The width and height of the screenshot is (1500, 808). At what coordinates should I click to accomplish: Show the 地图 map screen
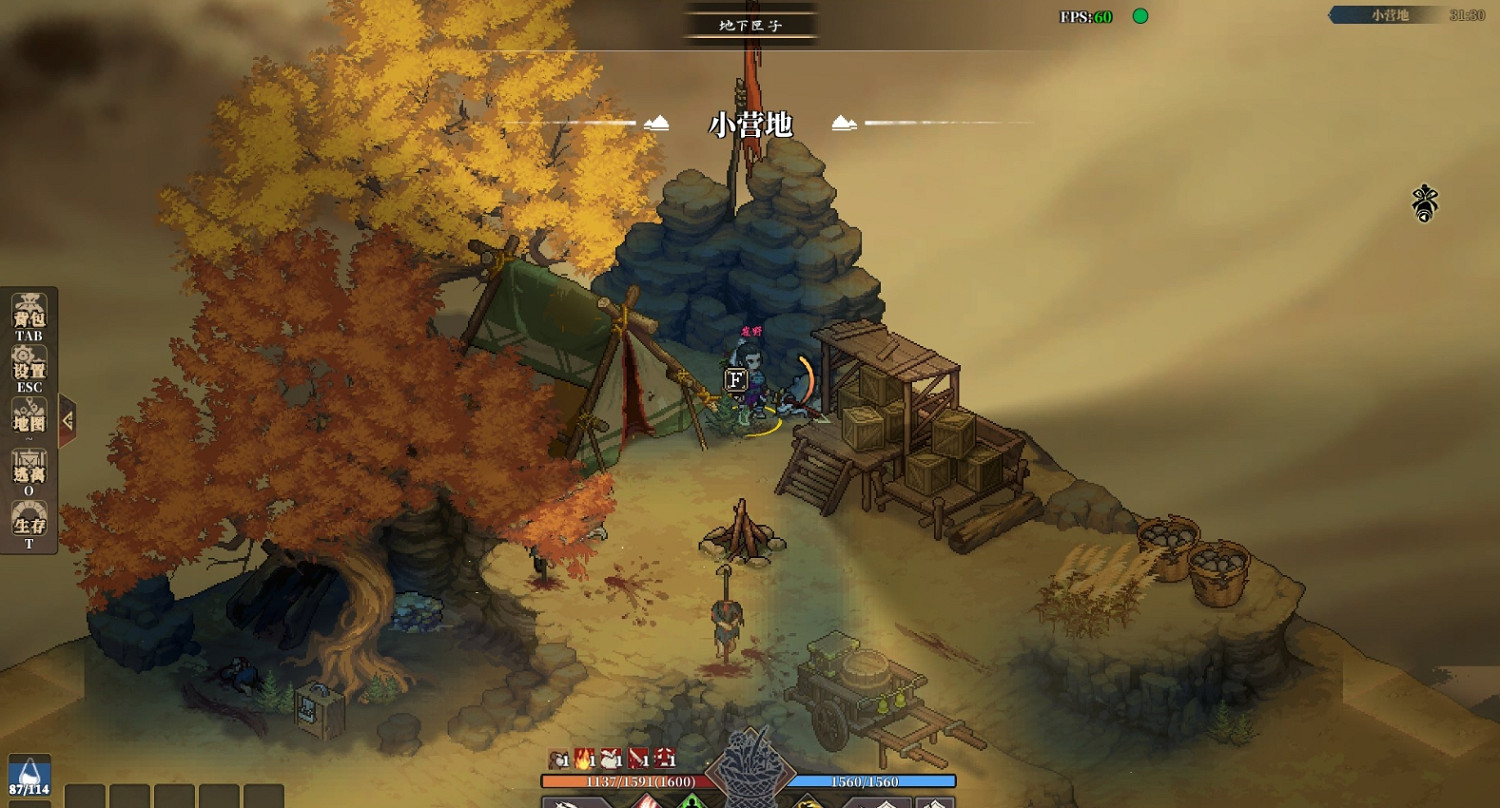28,420
